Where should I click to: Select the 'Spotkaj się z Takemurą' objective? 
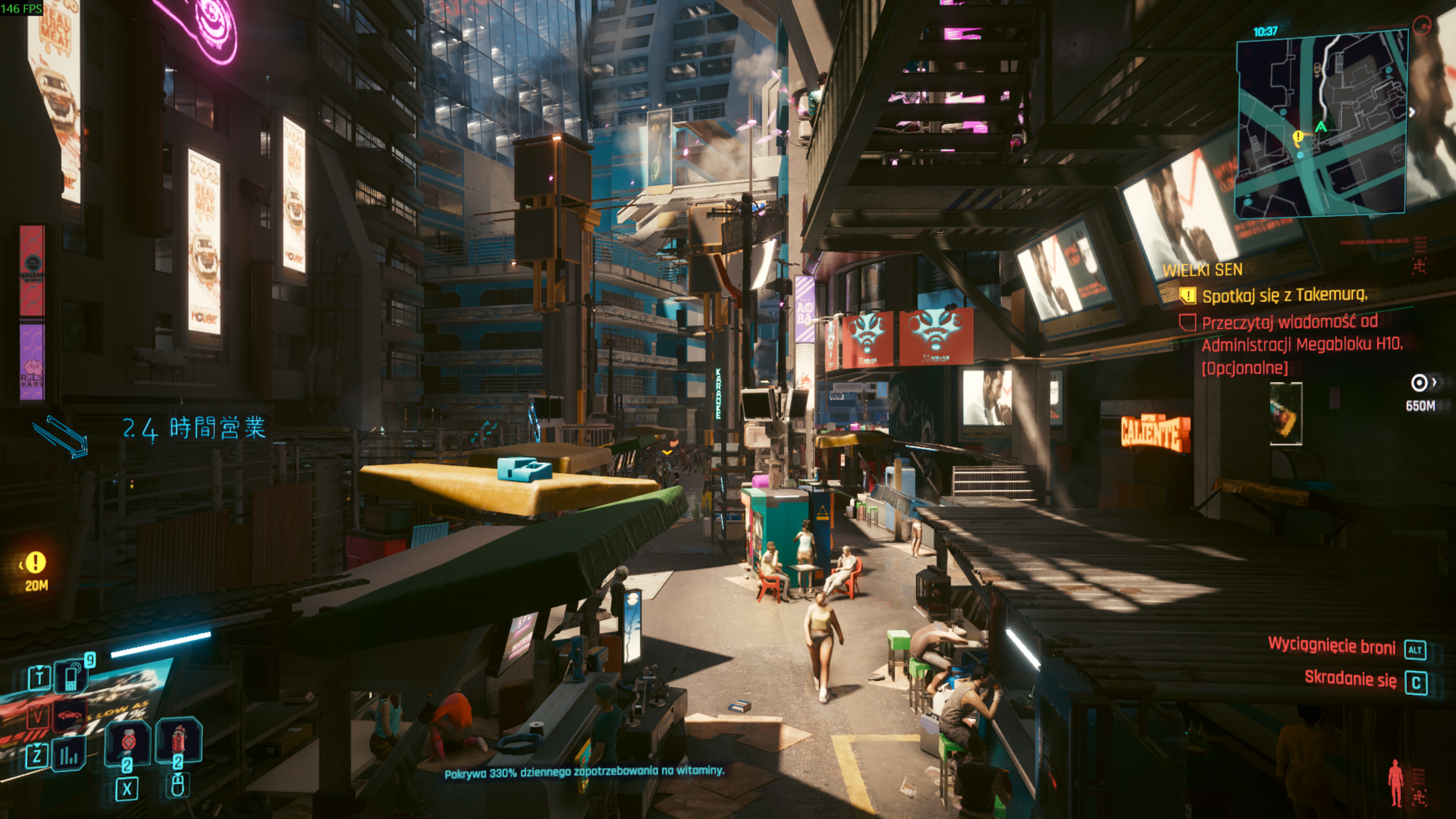[1283, 295]
